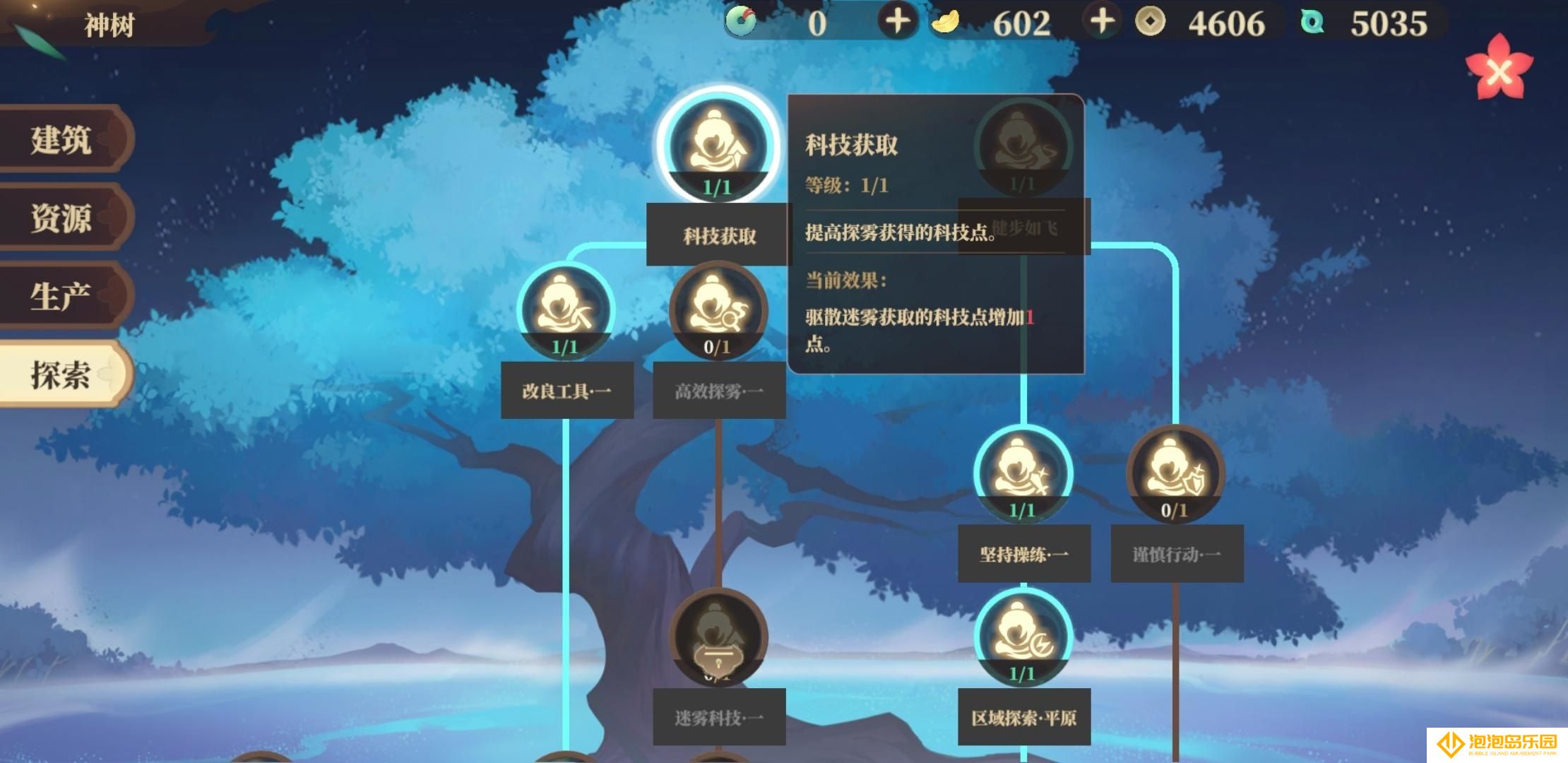
Task: Click the 改良工具·一 pickaxe node icon
Action: (565, 309)
